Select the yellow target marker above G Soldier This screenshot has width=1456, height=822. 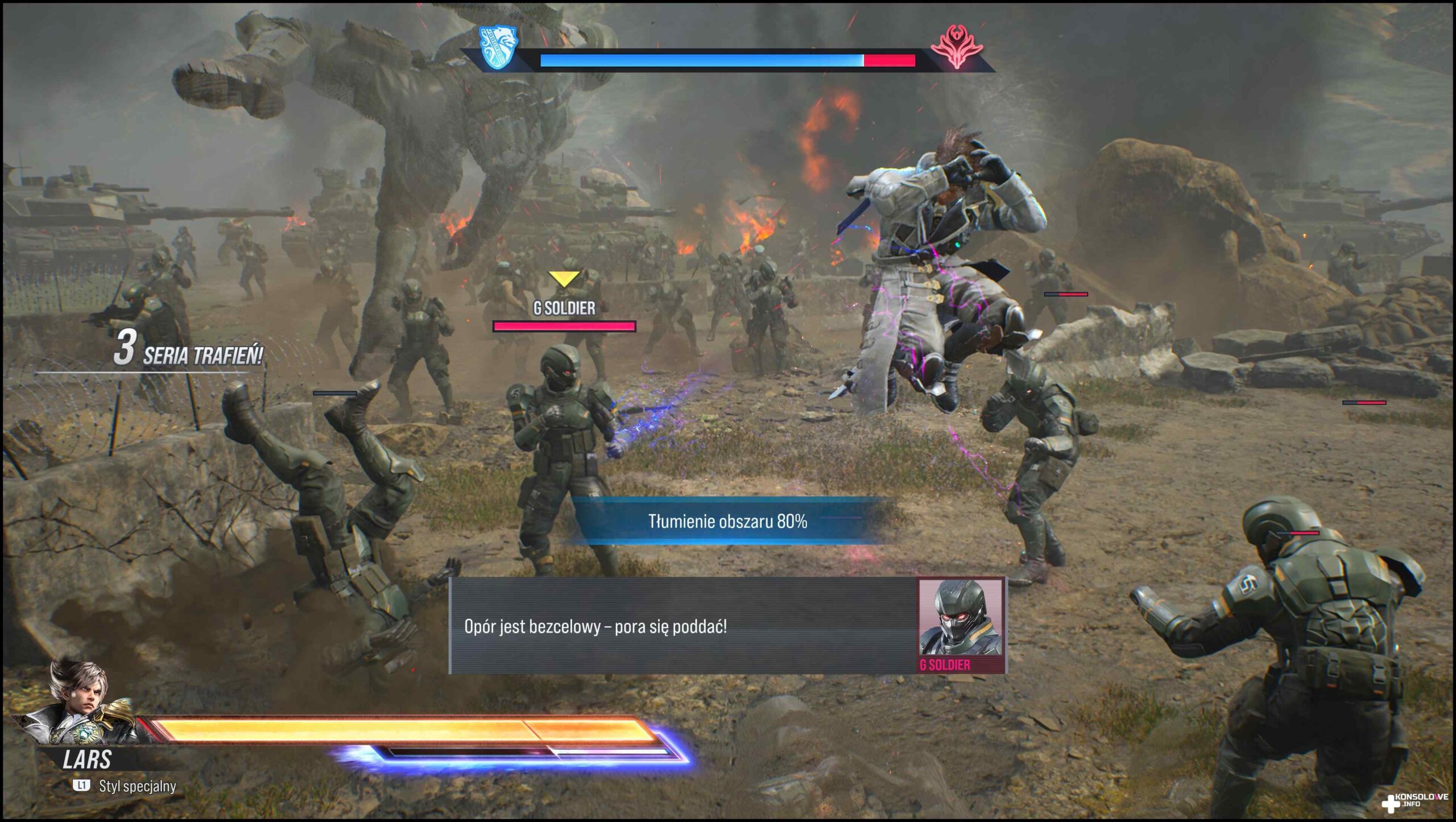(564, 279)
